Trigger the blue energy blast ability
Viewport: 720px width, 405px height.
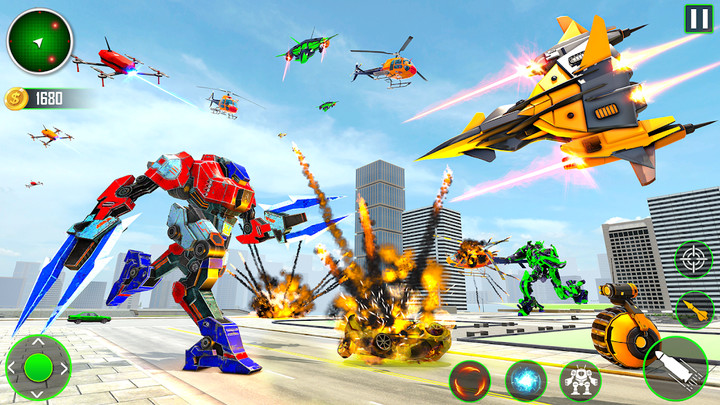(x=526, y=381)
